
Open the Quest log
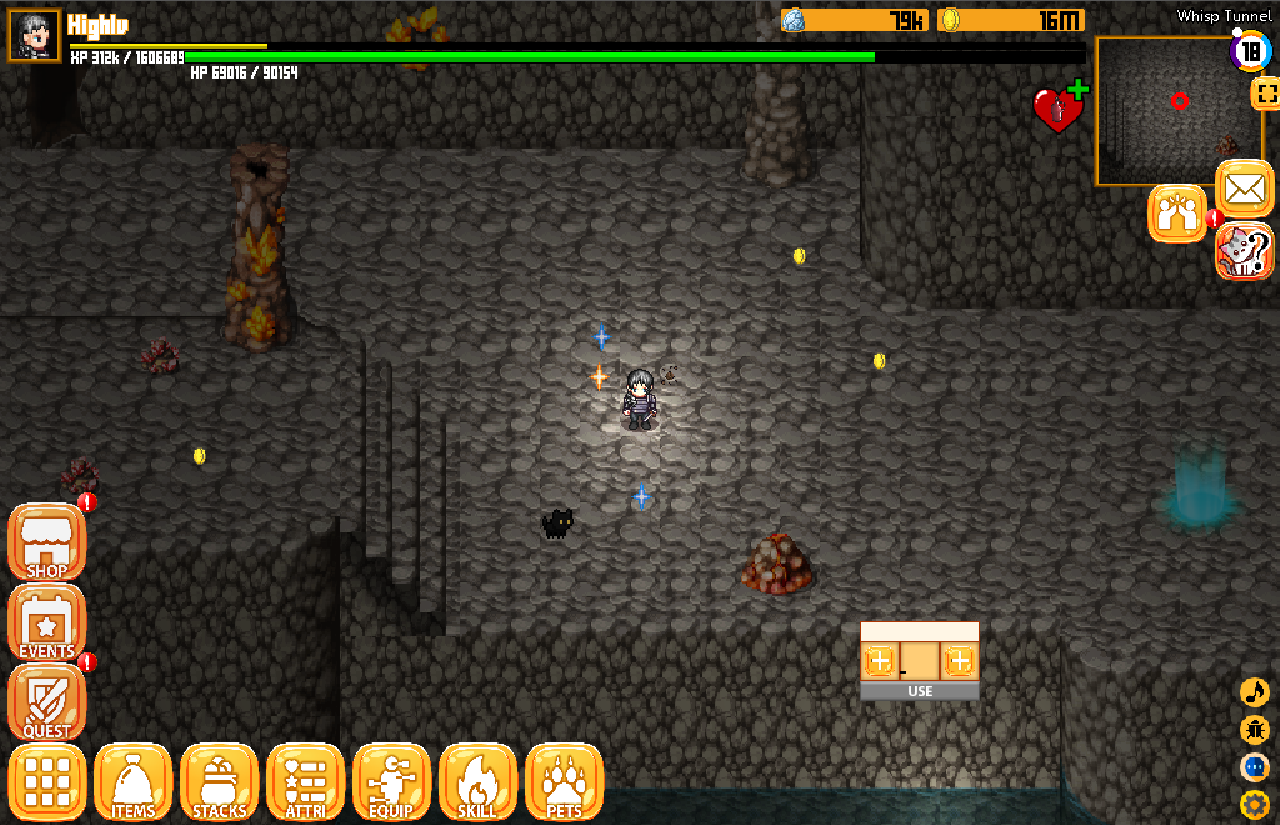pos(47,702)
